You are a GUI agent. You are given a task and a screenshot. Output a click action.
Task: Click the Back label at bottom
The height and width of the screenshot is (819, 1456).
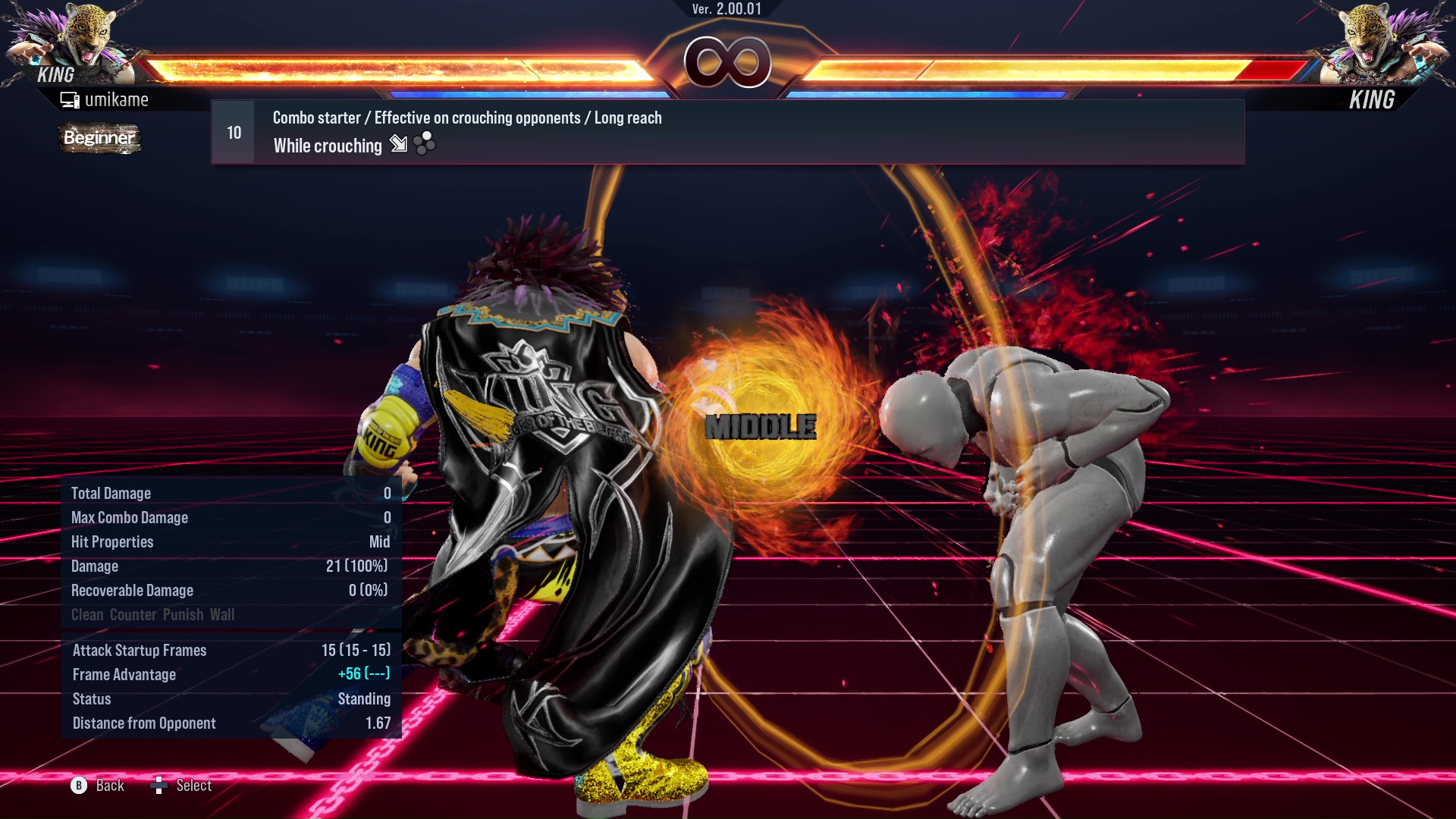click(x=108, y=786)
